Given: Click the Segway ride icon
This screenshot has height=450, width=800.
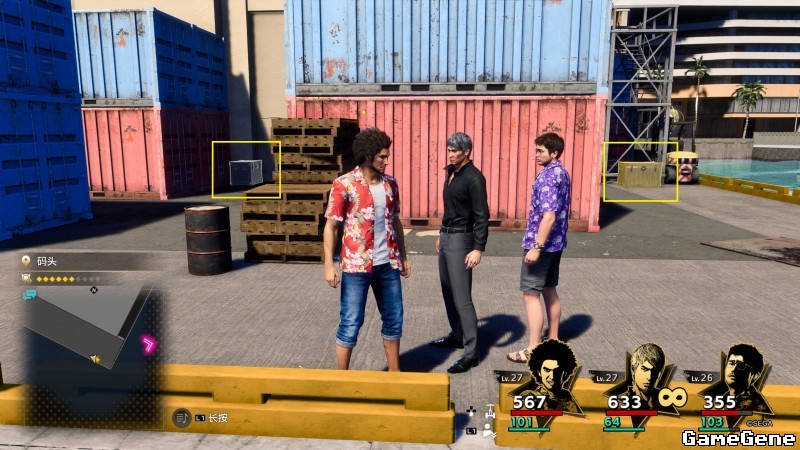Looking at the screenshot, I should point(489,412).
